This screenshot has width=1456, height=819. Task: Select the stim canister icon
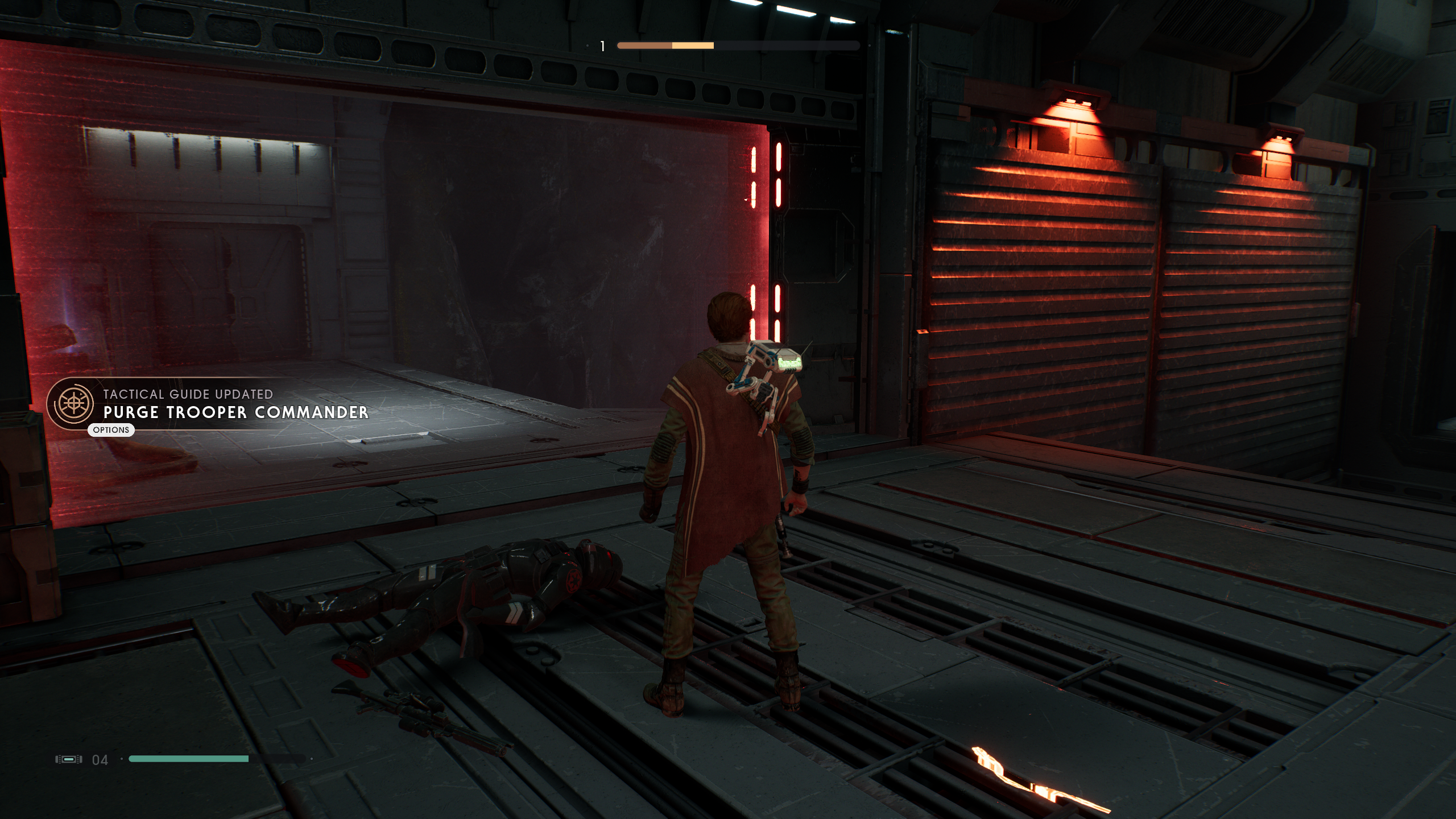[68, 759]
